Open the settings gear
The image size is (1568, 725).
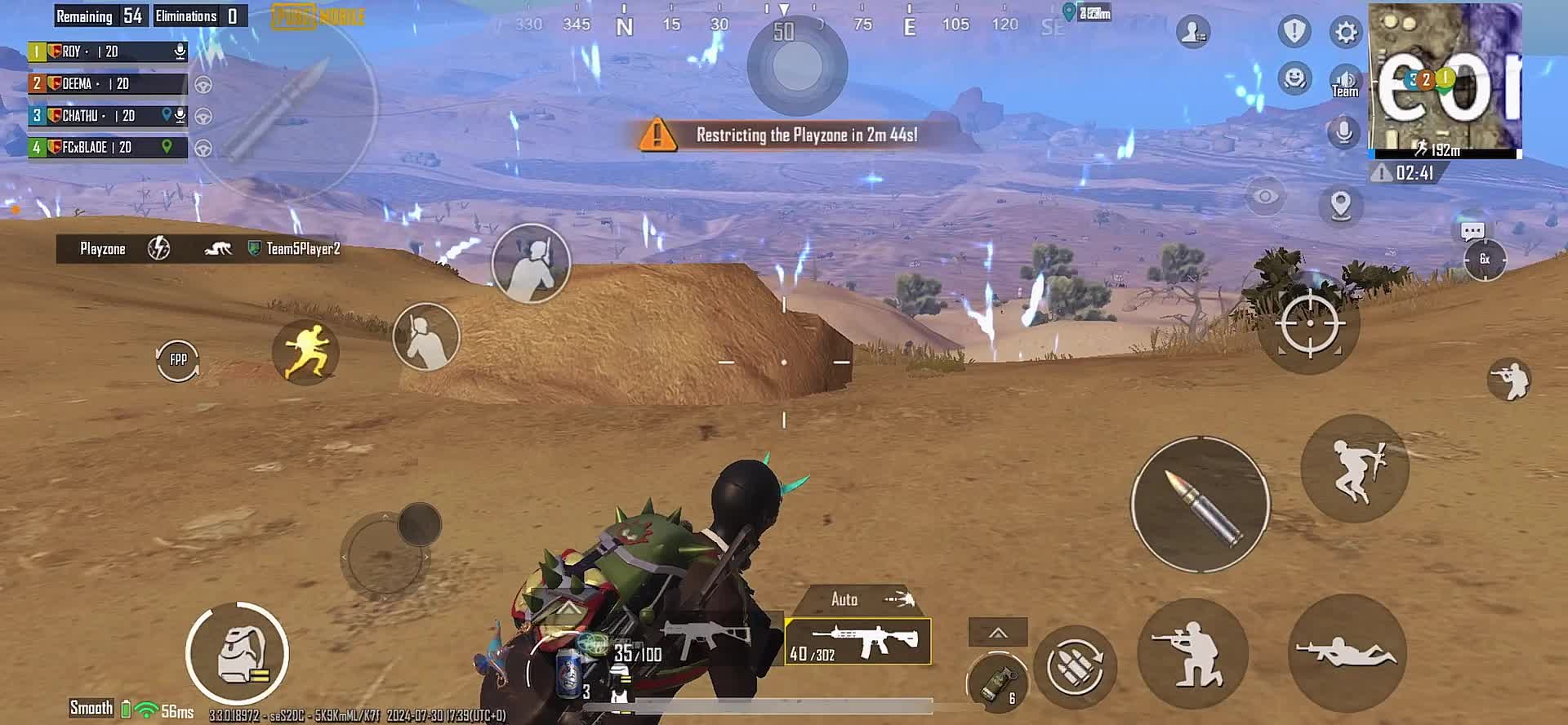1345,33
